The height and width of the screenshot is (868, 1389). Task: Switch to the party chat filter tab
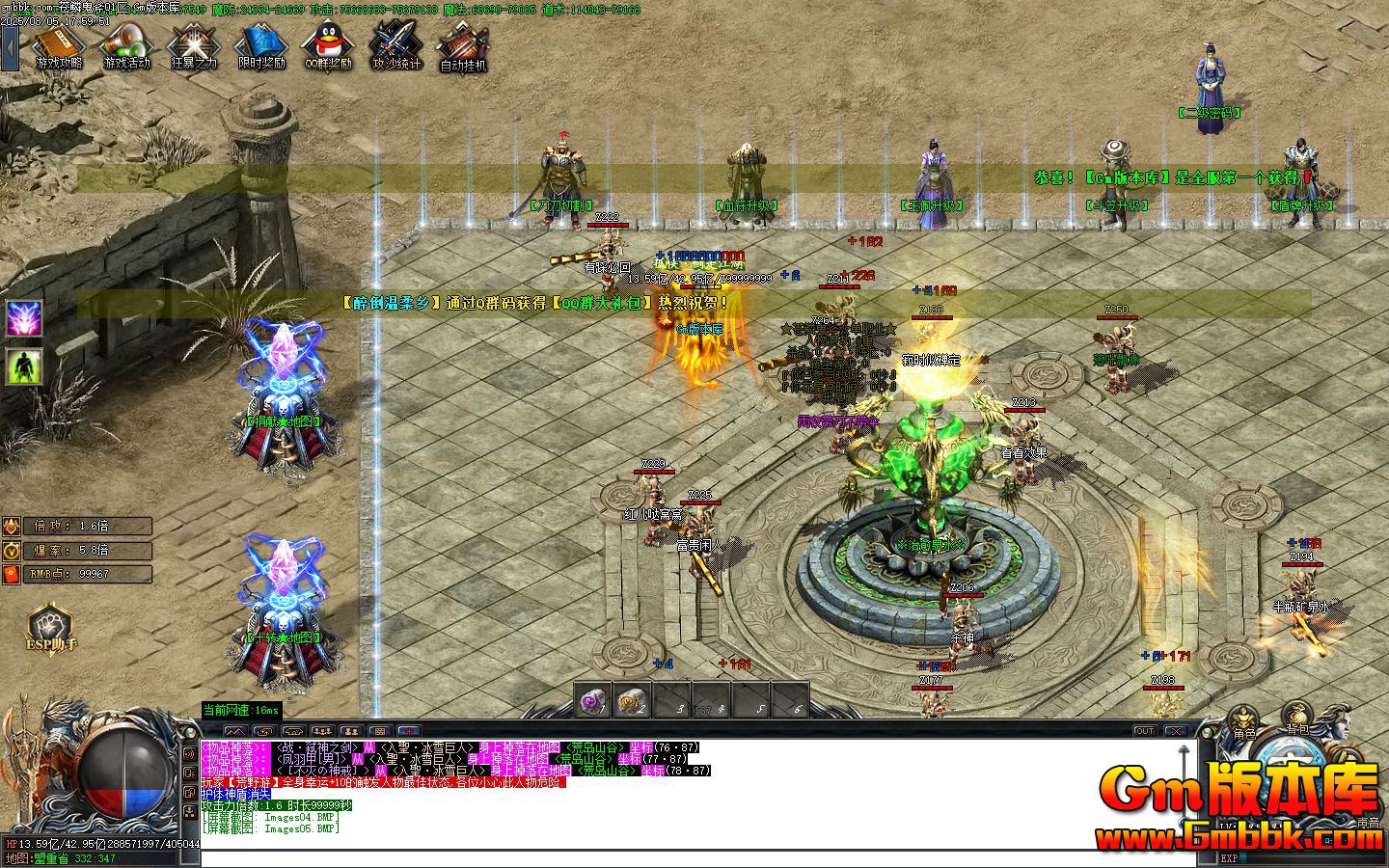322,730
